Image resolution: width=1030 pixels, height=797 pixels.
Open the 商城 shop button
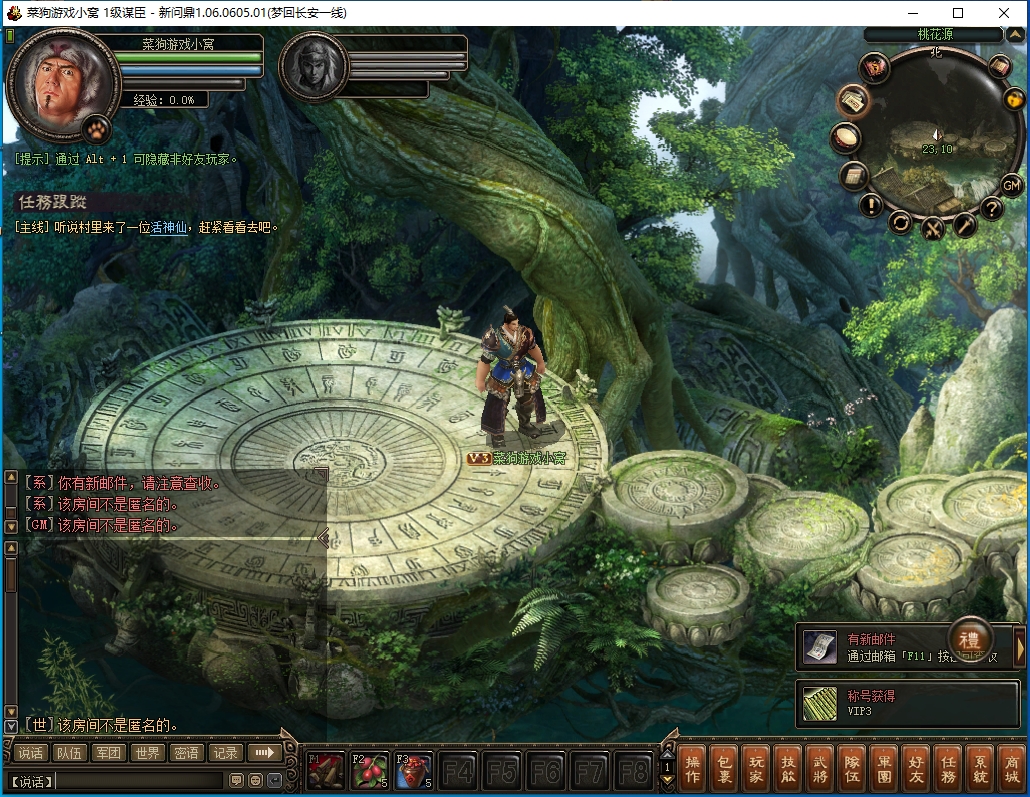pyautogui.click(x=1011, y=768)
